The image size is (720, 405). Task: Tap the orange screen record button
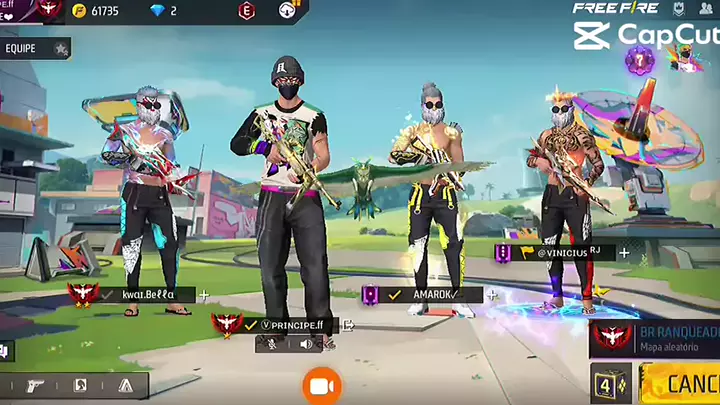[x=322, y=386]
